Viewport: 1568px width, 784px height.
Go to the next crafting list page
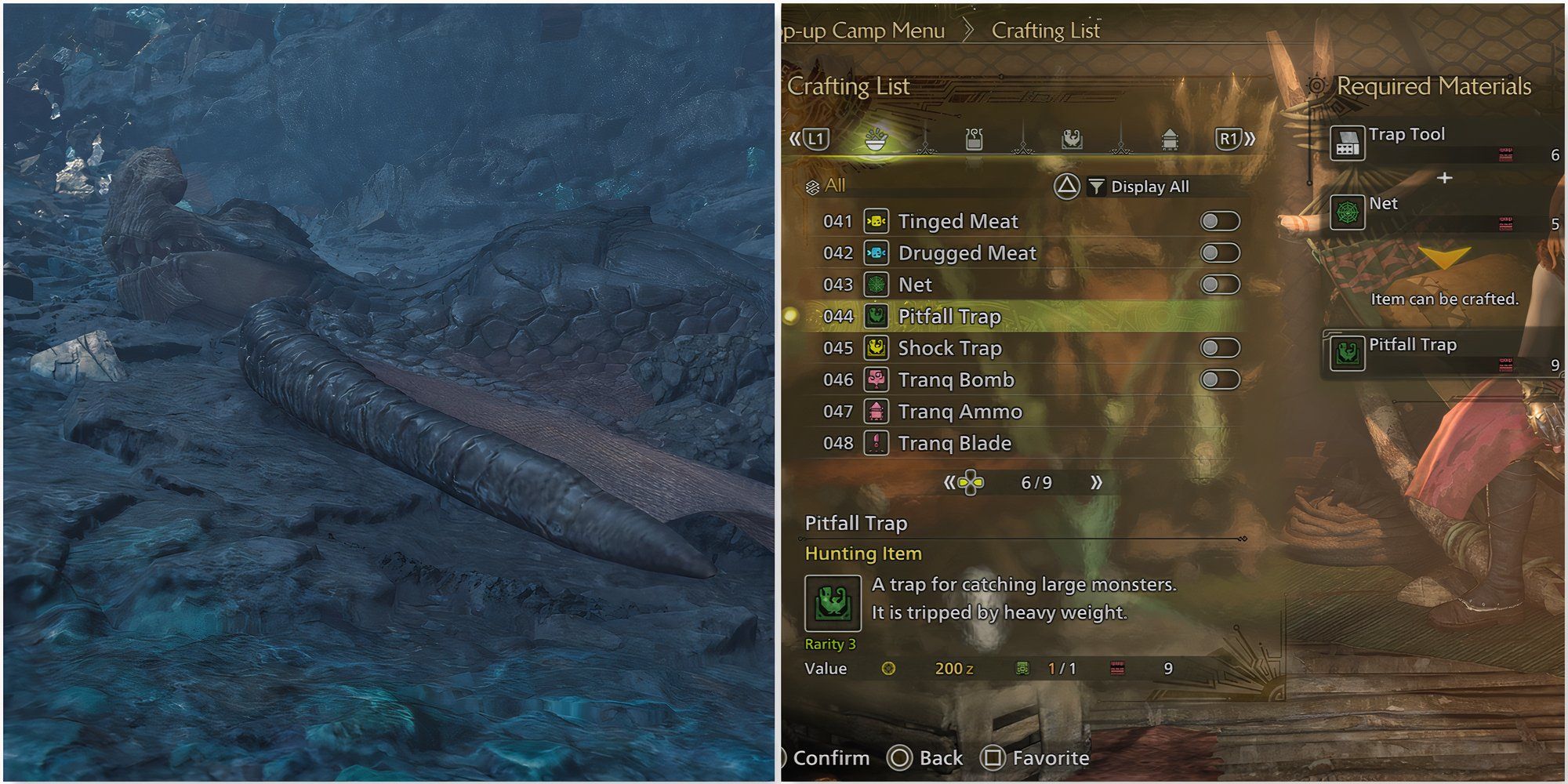1096,483
